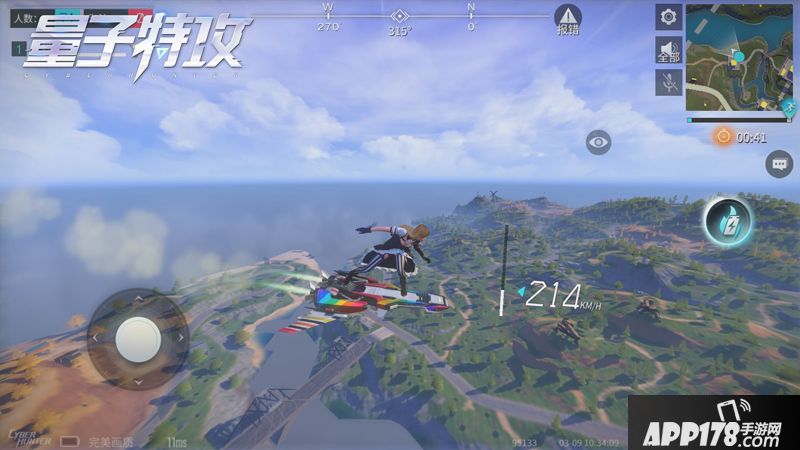The height and width of the screenshot is (450, 800).
Task: Toggle the muted microphone button
Action: [x=669, y=83]
